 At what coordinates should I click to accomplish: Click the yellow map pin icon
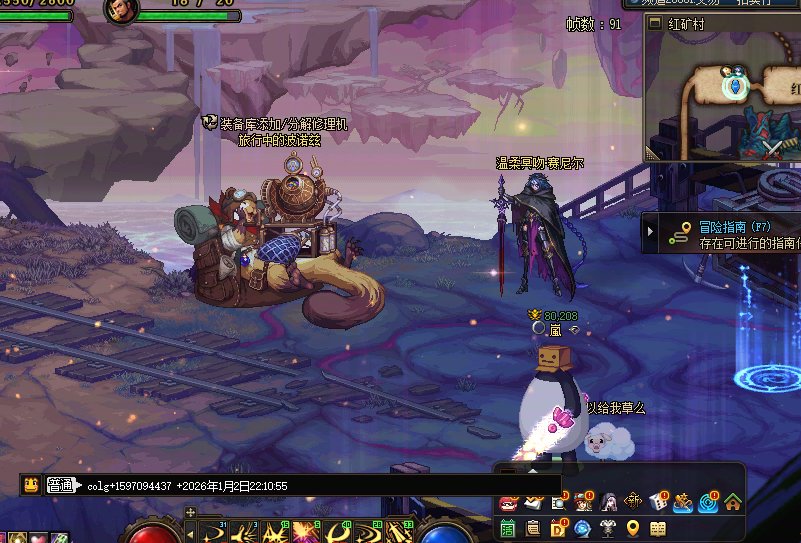coord(633,528)
